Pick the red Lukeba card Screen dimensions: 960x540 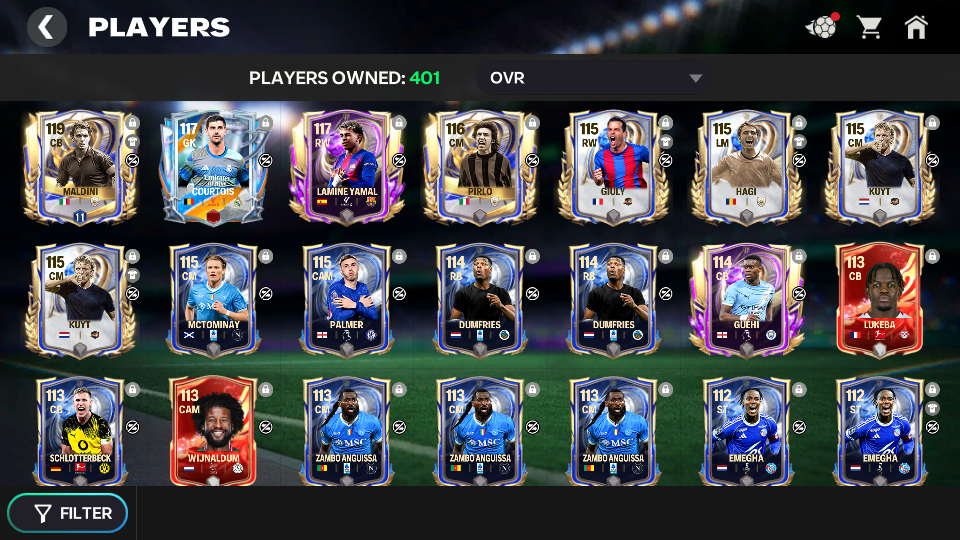[878, 300]
